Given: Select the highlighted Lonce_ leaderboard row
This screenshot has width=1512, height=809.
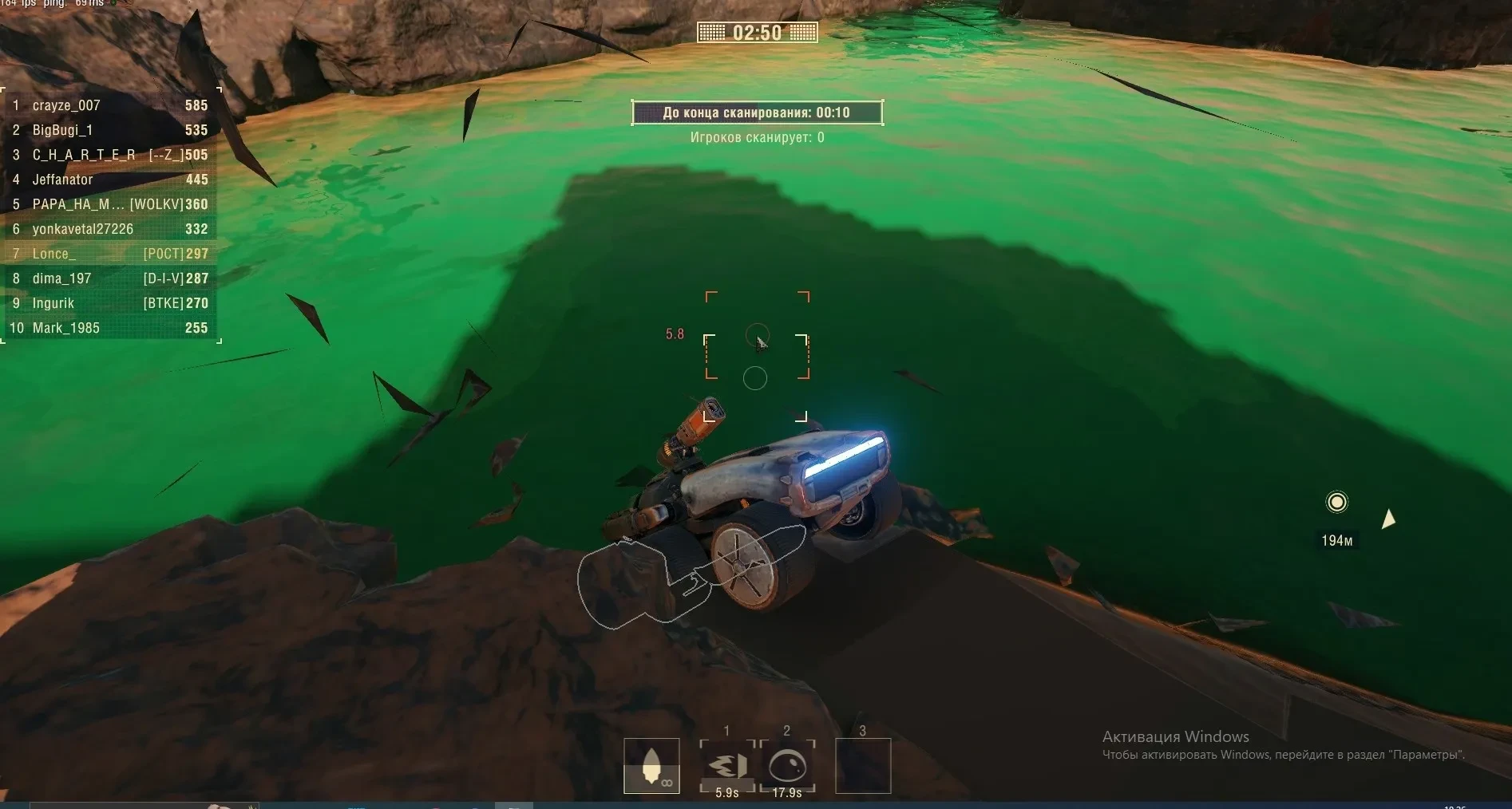Looking at the screenshot, I should [x=110, y=254].
